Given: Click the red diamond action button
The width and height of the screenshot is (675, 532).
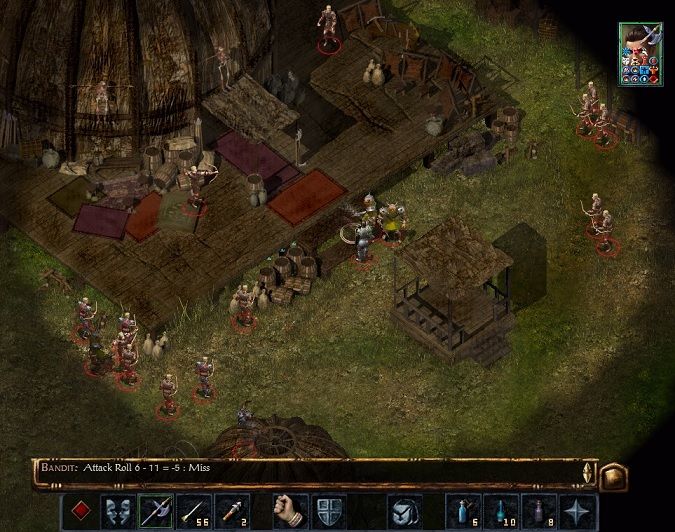Looking at the screenshot, I should coord(82,511).
